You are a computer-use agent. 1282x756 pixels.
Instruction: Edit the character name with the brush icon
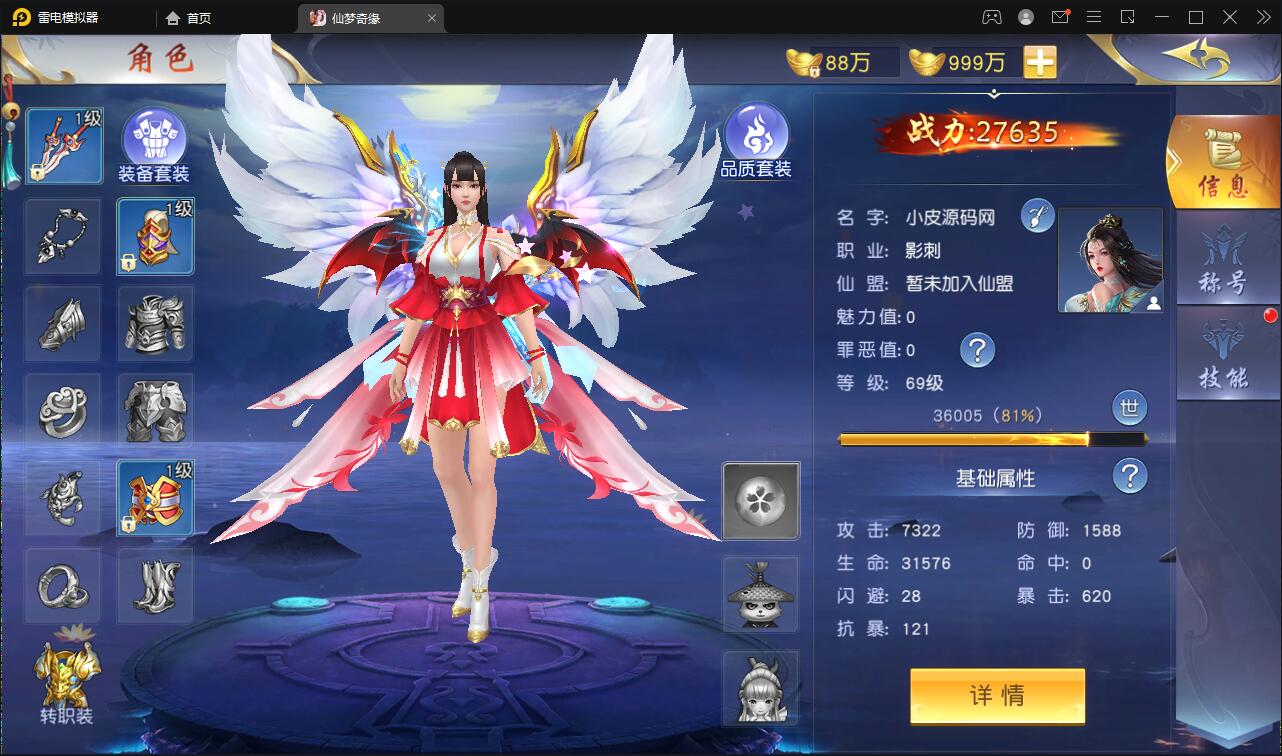click(1037, 215)
